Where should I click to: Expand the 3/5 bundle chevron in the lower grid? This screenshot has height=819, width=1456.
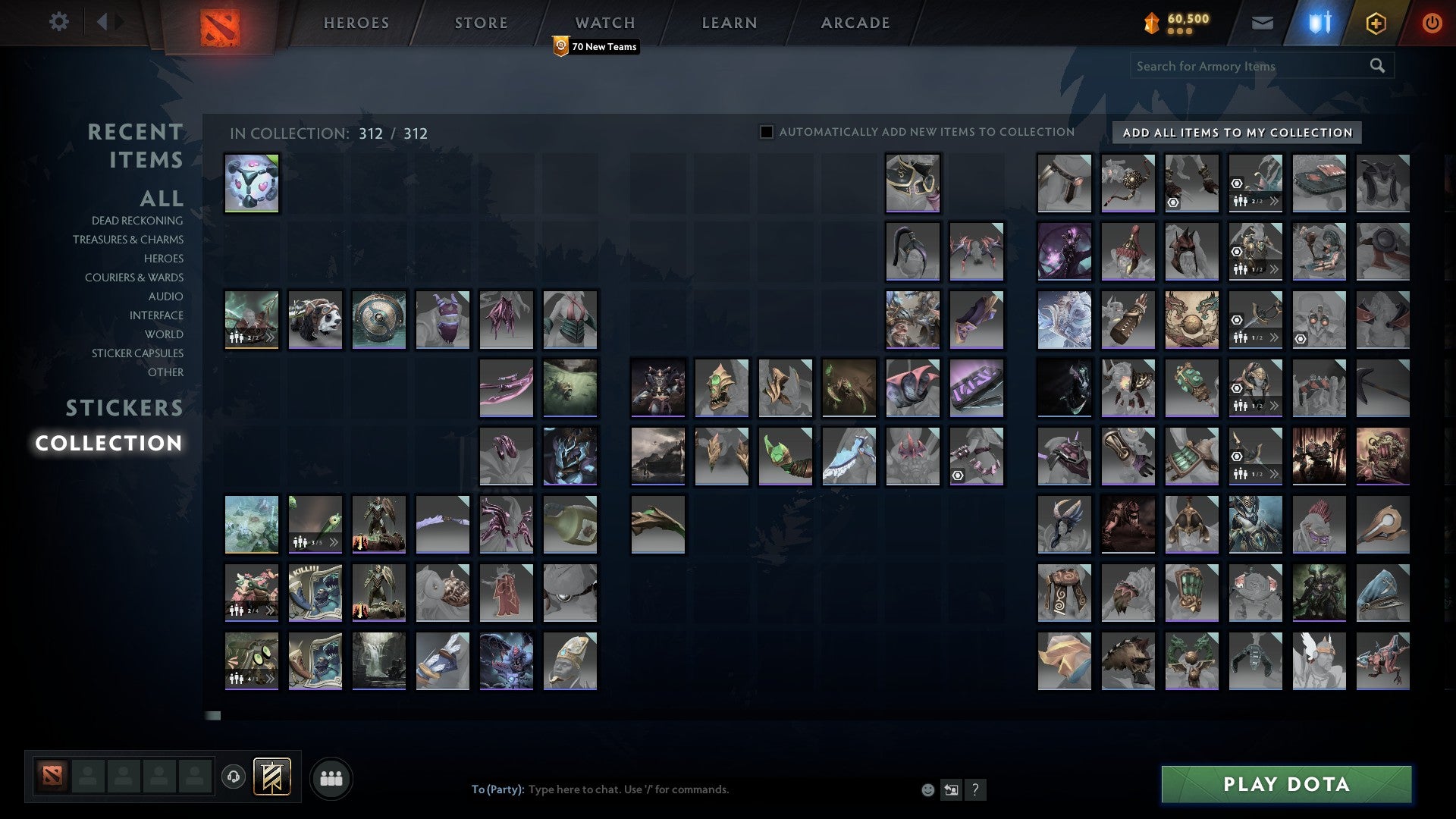tap(334, 544)
